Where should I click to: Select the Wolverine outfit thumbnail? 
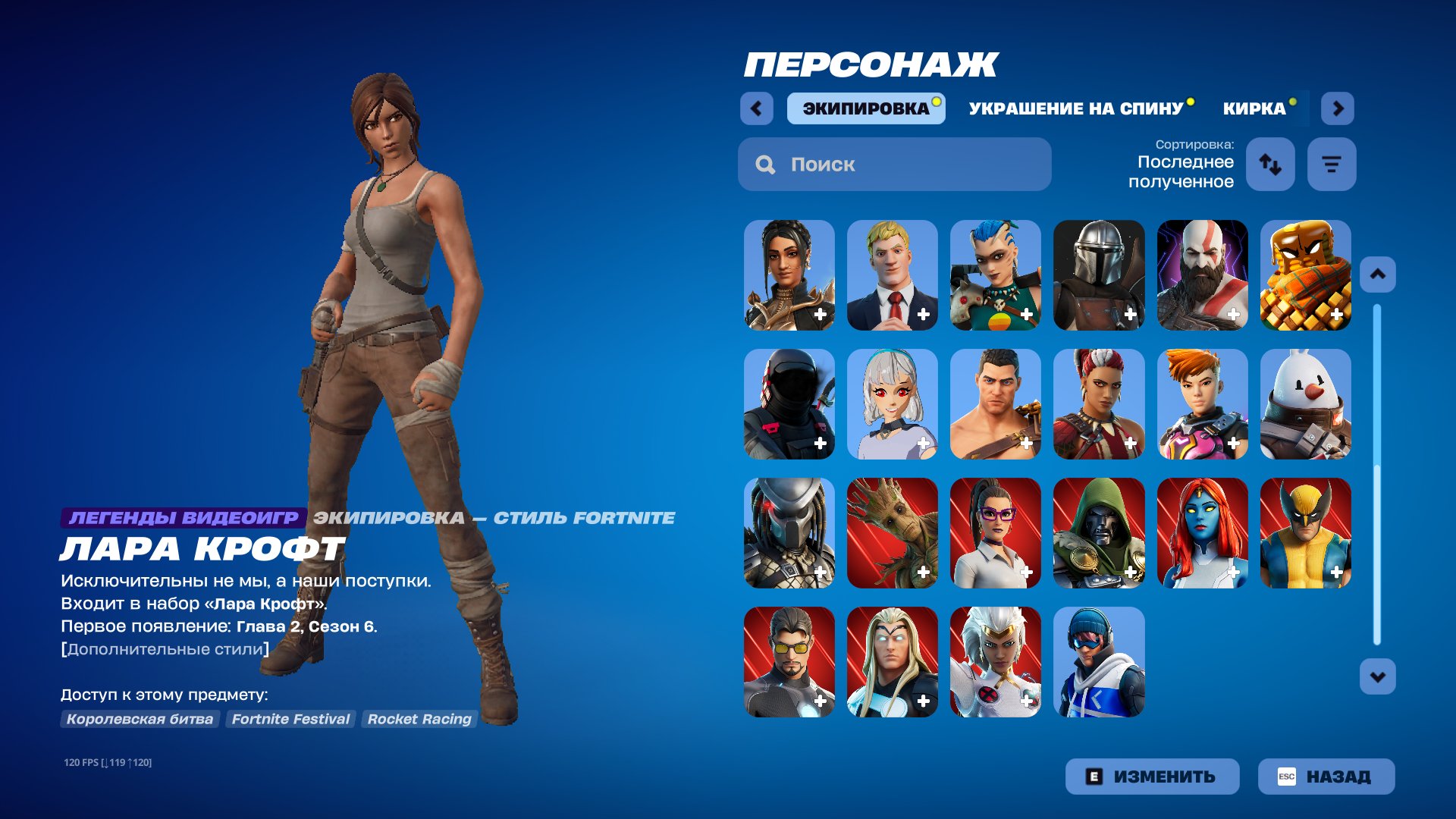tap(1307, 533)
